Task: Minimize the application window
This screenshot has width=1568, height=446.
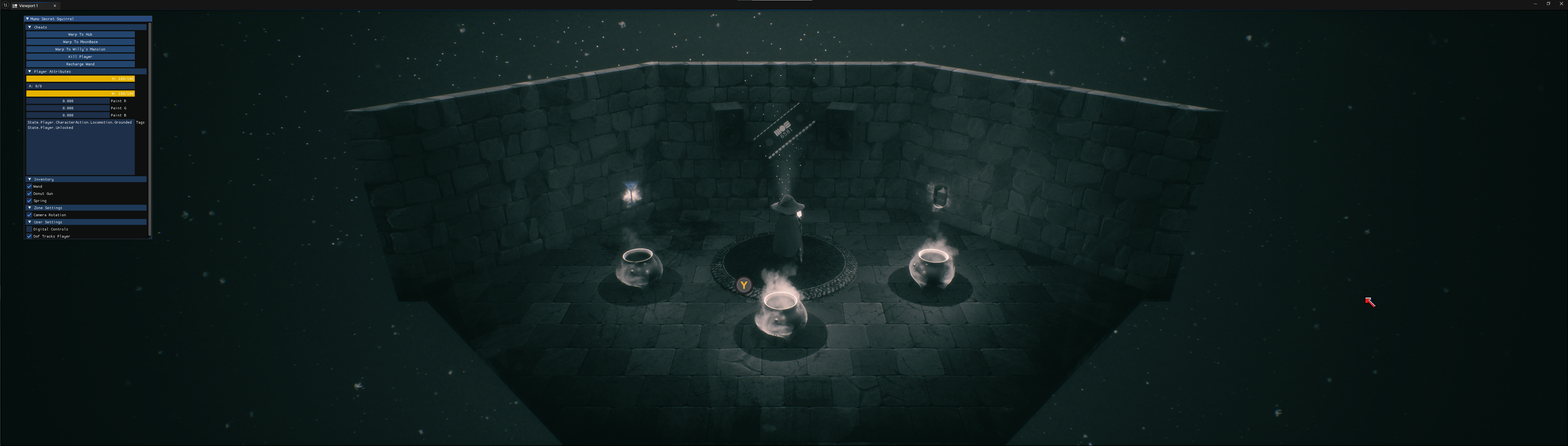Action: click(x=1535, y=4)
